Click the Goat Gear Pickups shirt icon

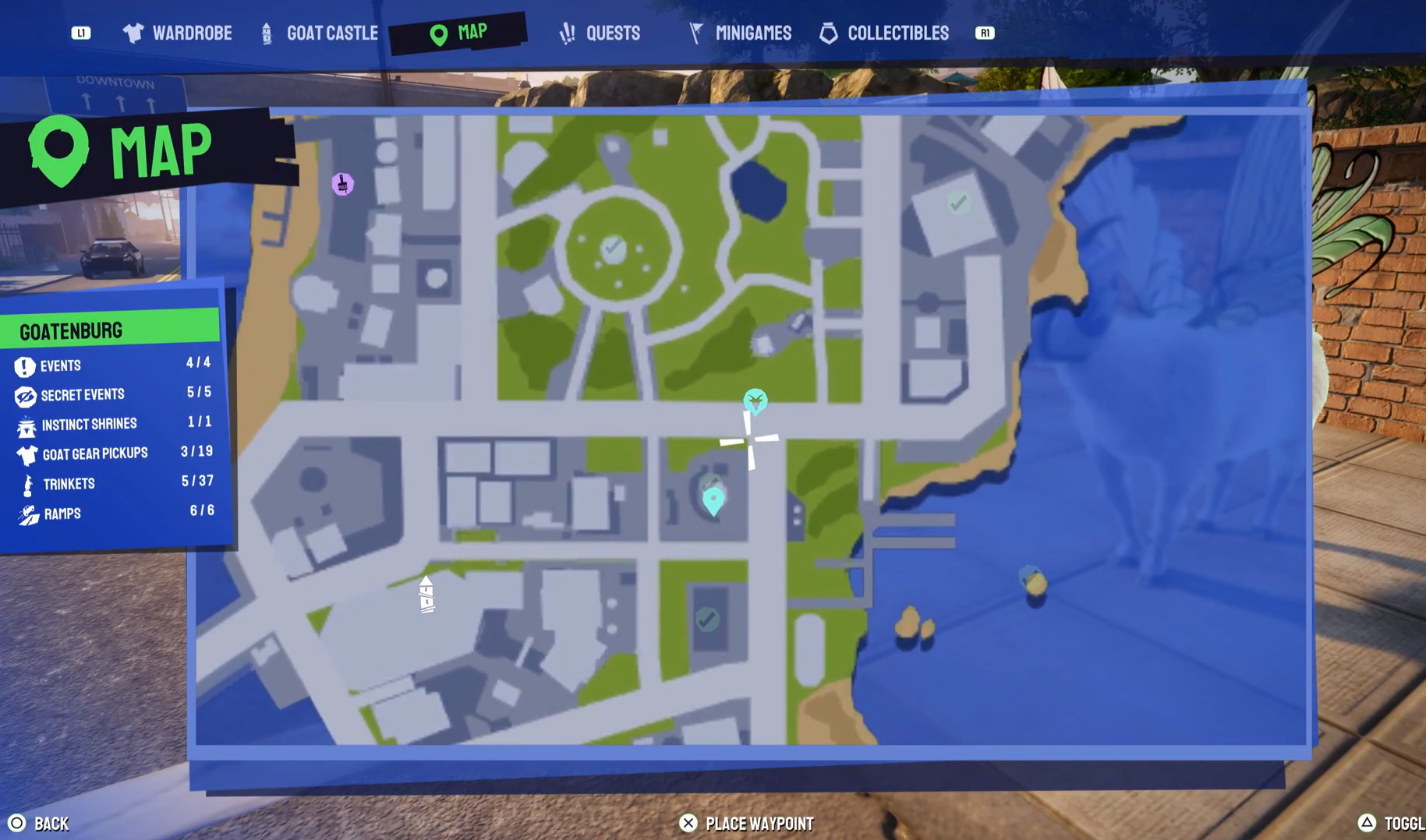pos(25,454)
